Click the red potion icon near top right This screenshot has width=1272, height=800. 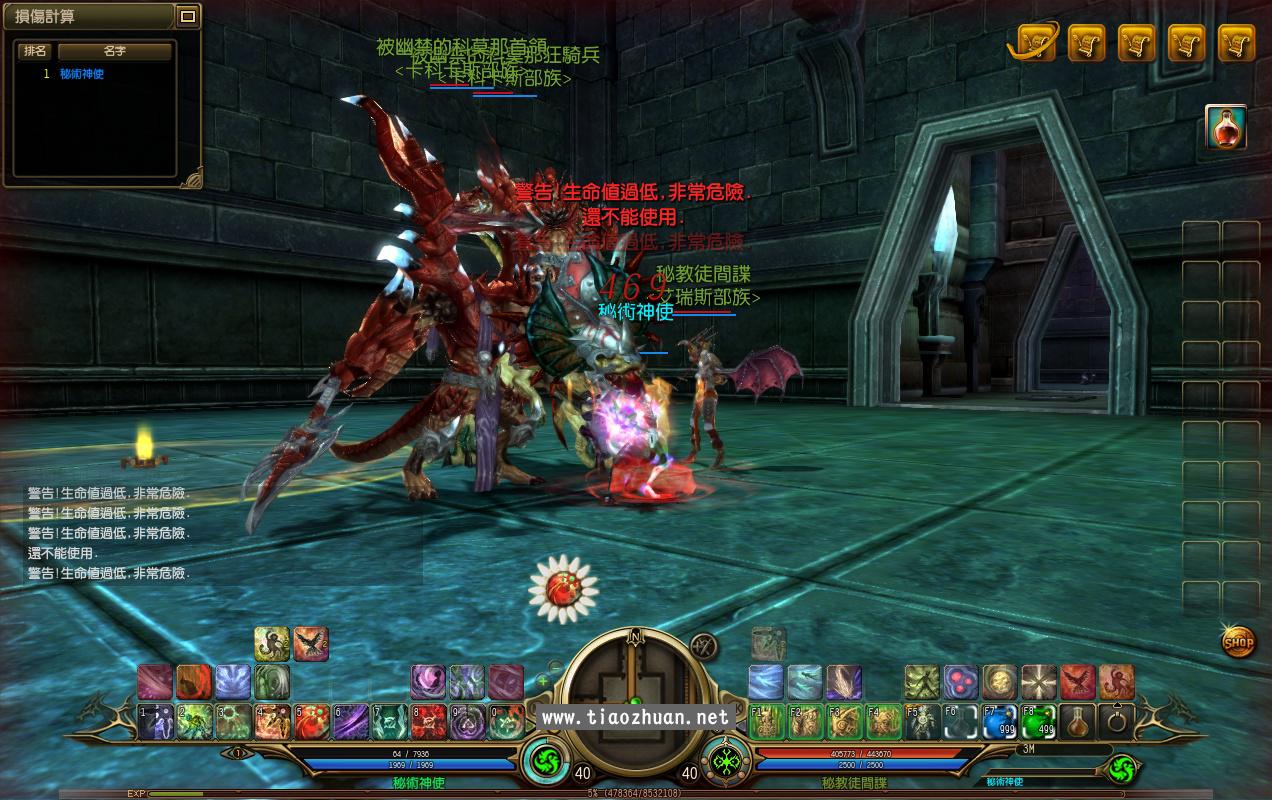[x=1225, y=127]
